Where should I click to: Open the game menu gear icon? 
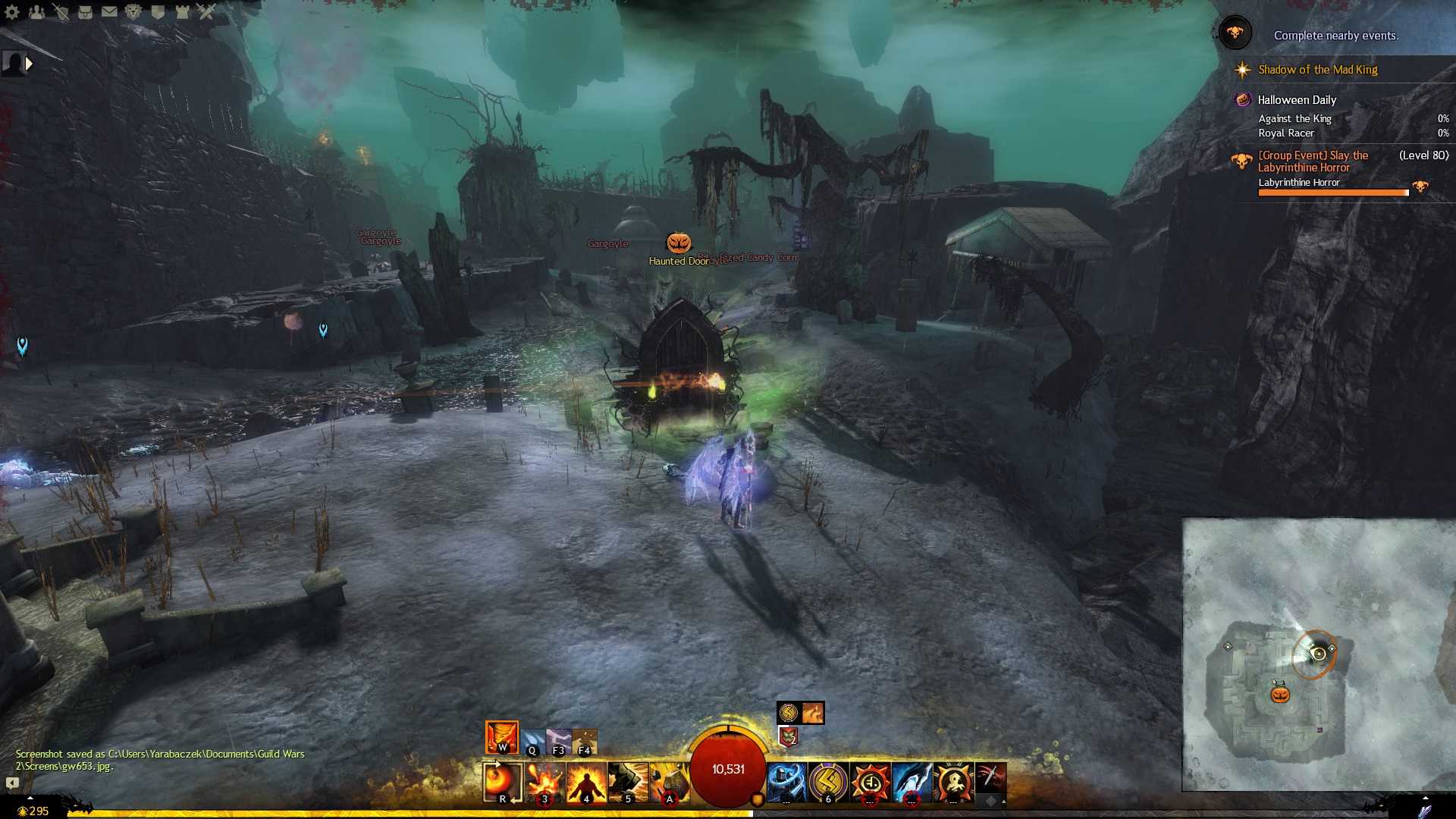pos(12,12)
